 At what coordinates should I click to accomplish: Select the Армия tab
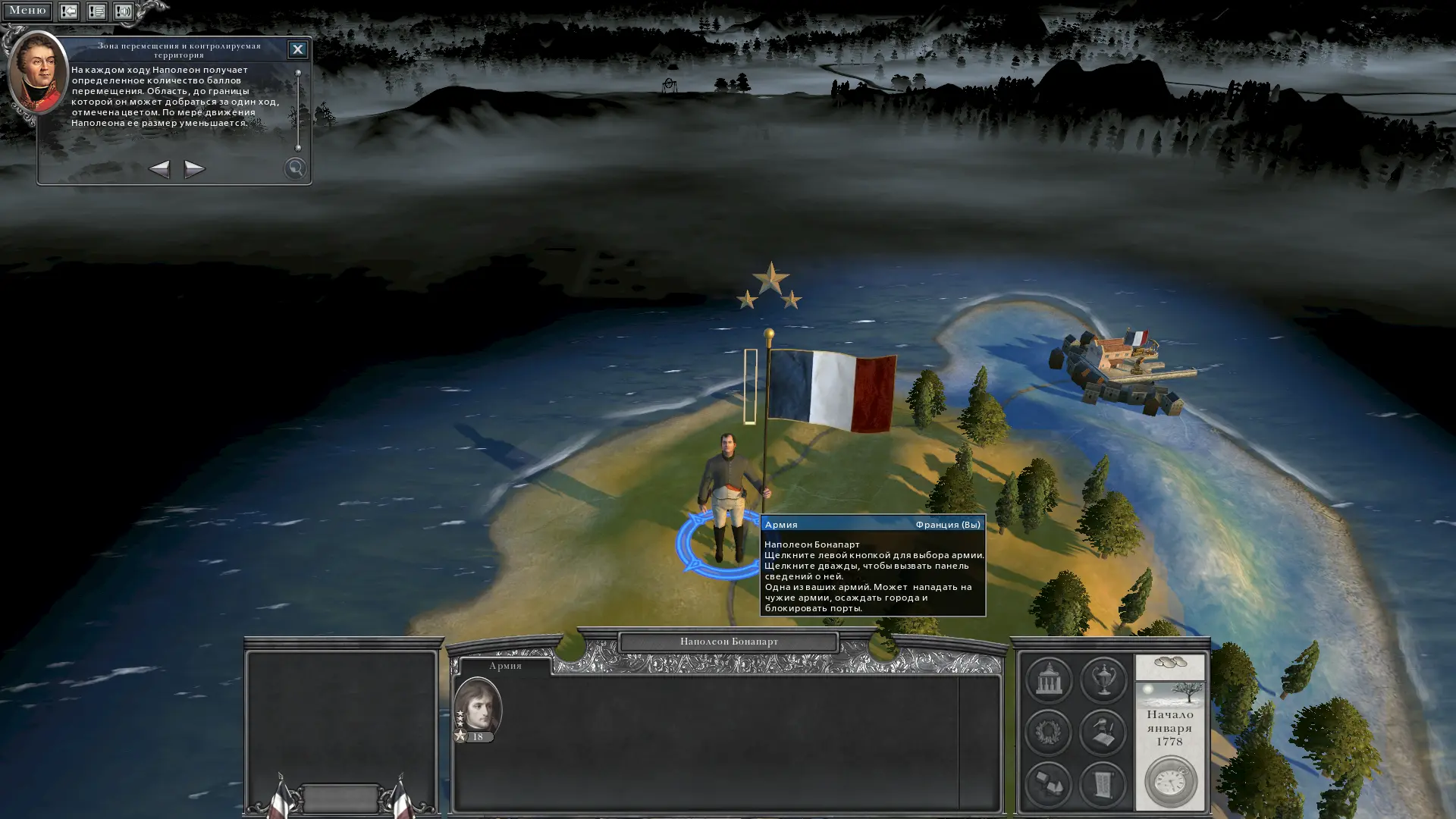click(x=505, y=666)
